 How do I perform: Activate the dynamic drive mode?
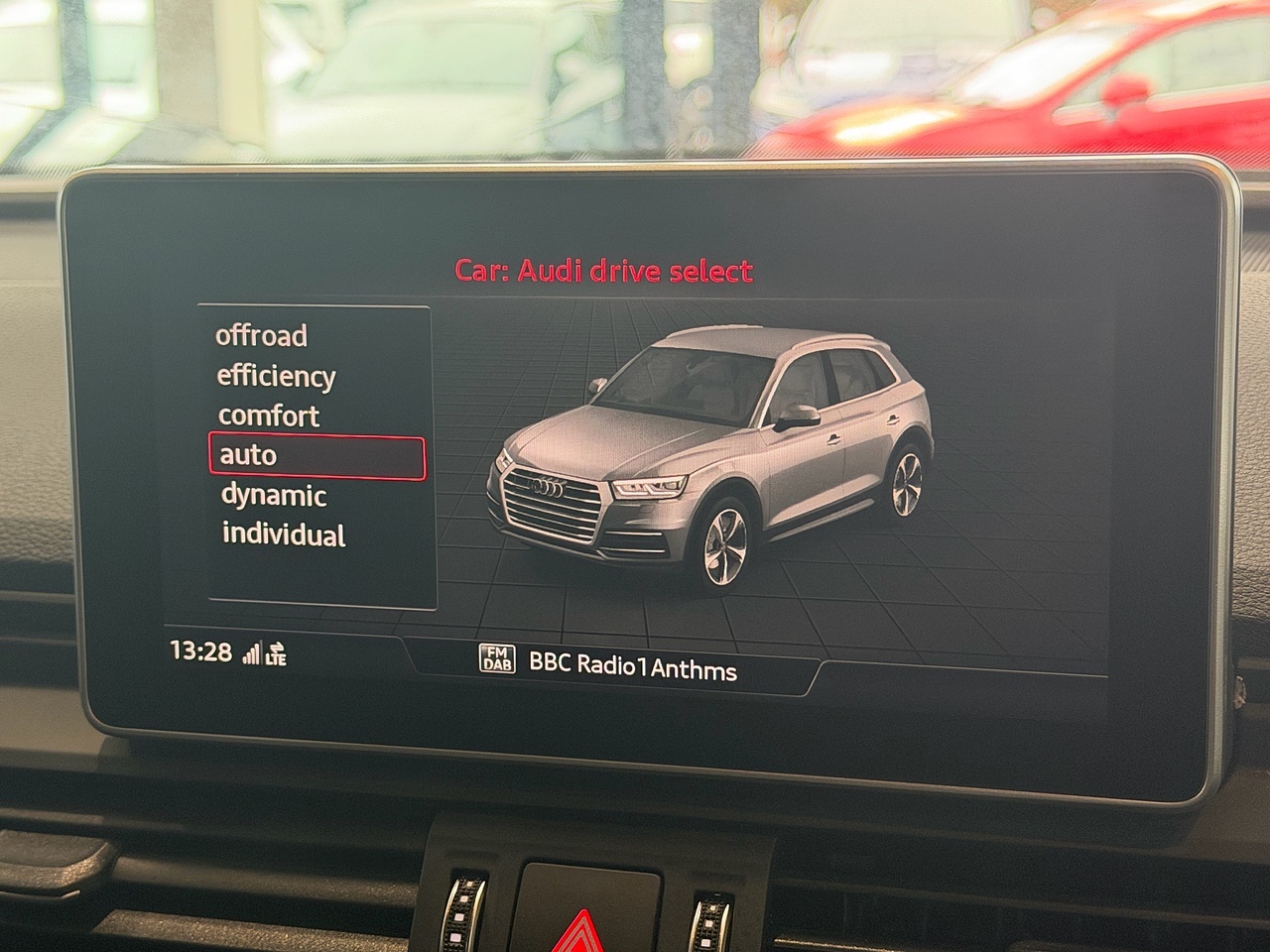click(x=273, y=496)
